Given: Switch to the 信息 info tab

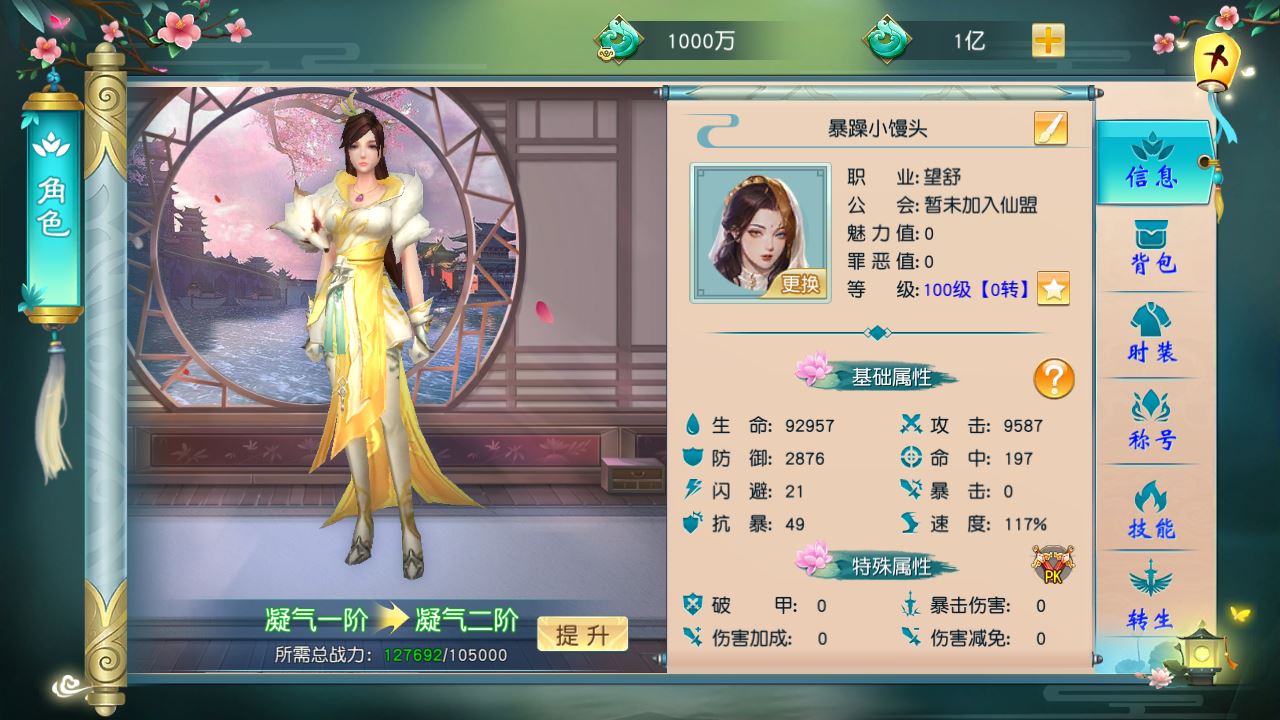Looking at the screenshot, I should point(1152,162).
